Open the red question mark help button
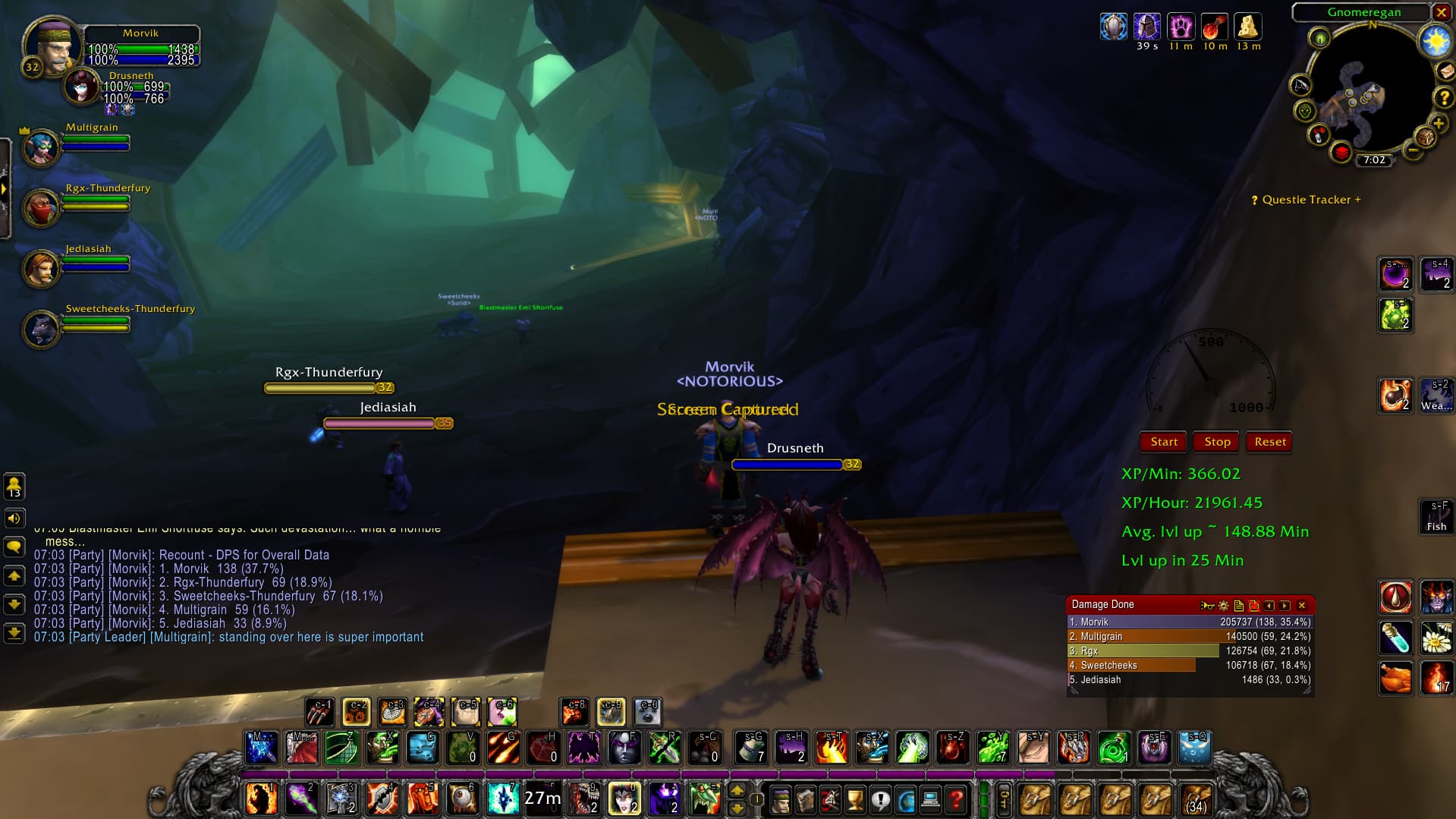 (x=956, y=800)
